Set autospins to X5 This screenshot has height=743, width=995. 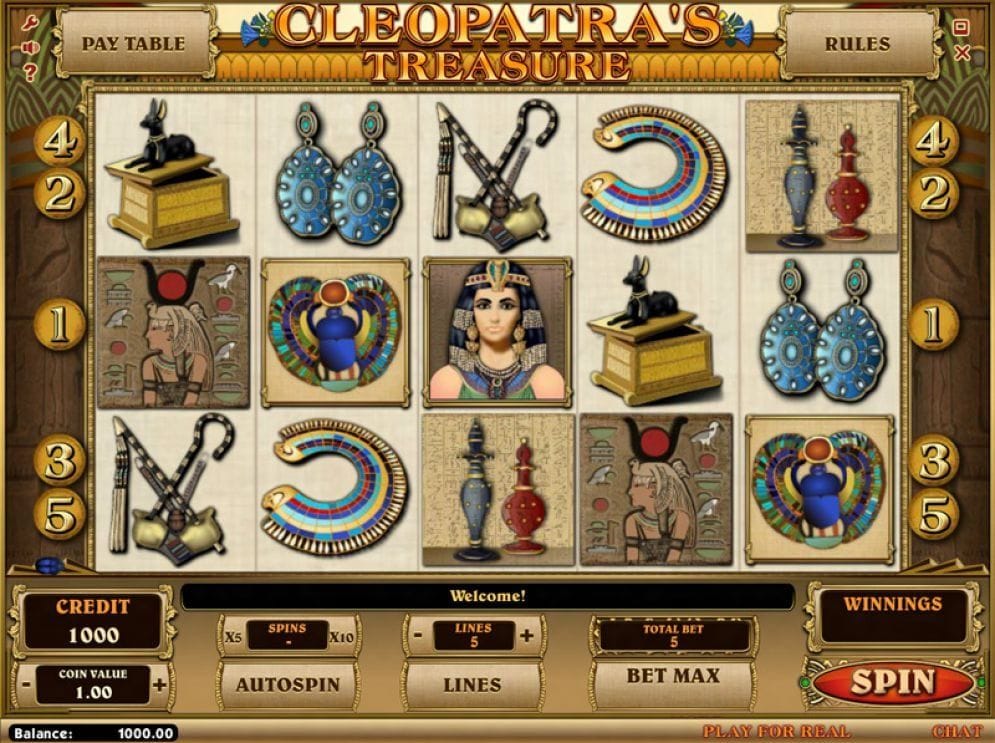pos(233,635)
